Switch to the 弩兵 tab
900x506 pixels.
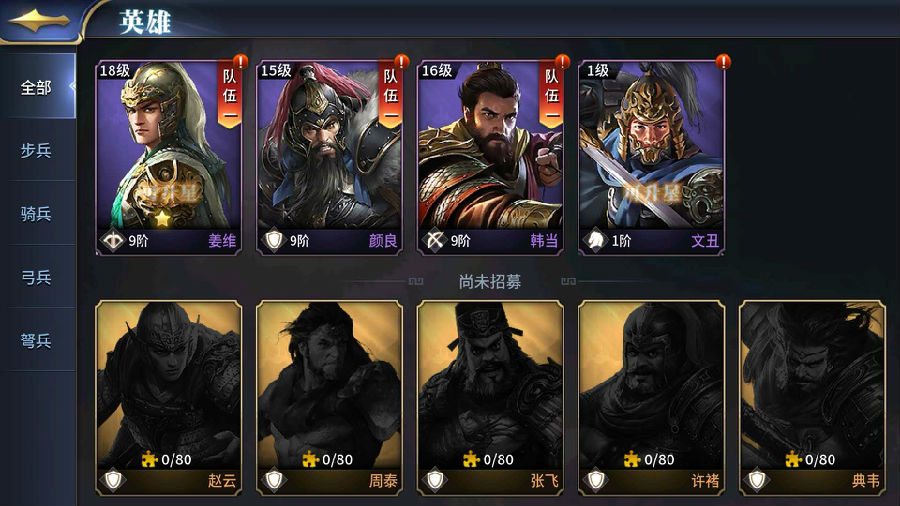click(37, 340)
